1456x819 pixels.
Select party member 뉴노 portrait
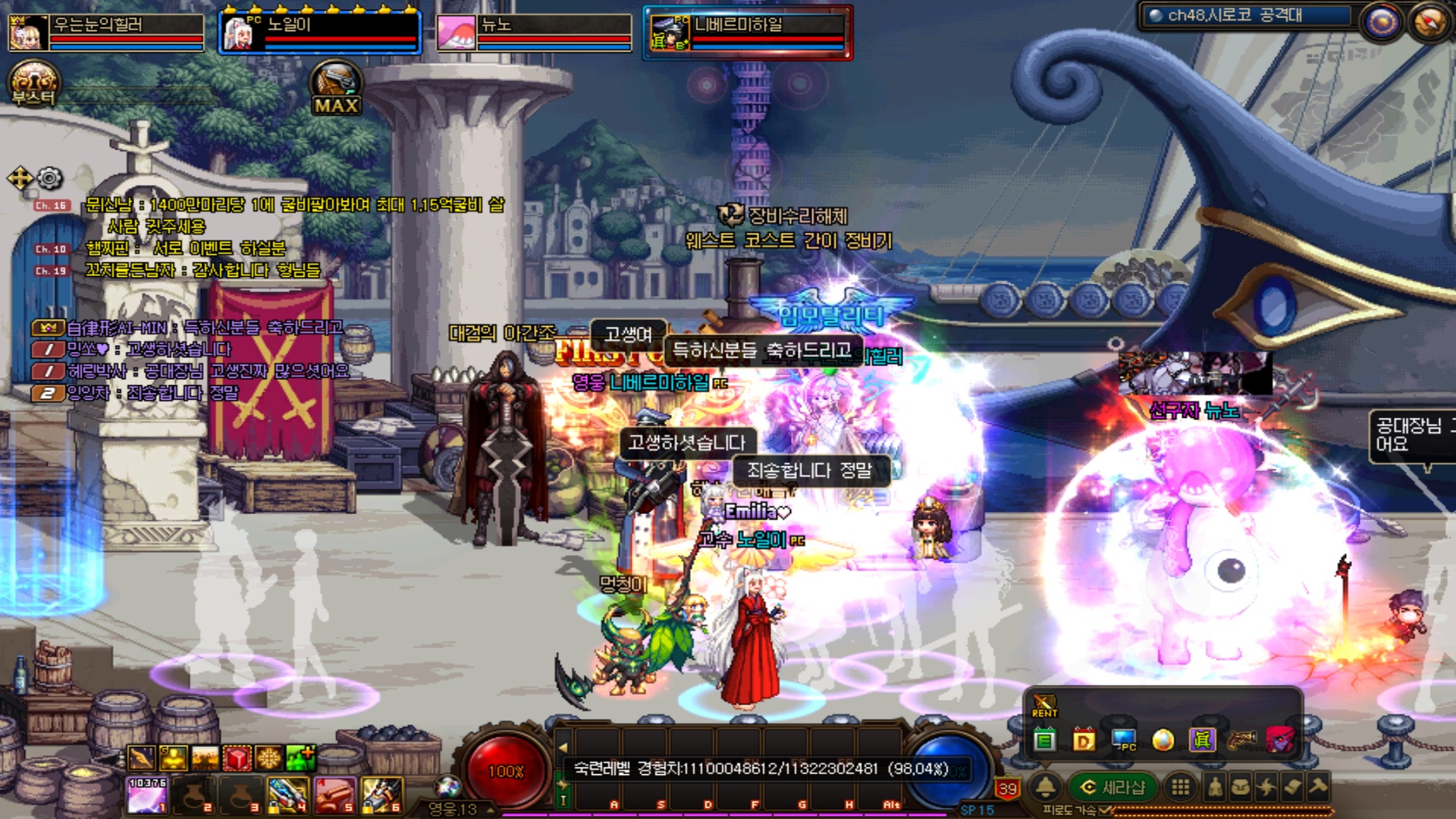(456, 32)
